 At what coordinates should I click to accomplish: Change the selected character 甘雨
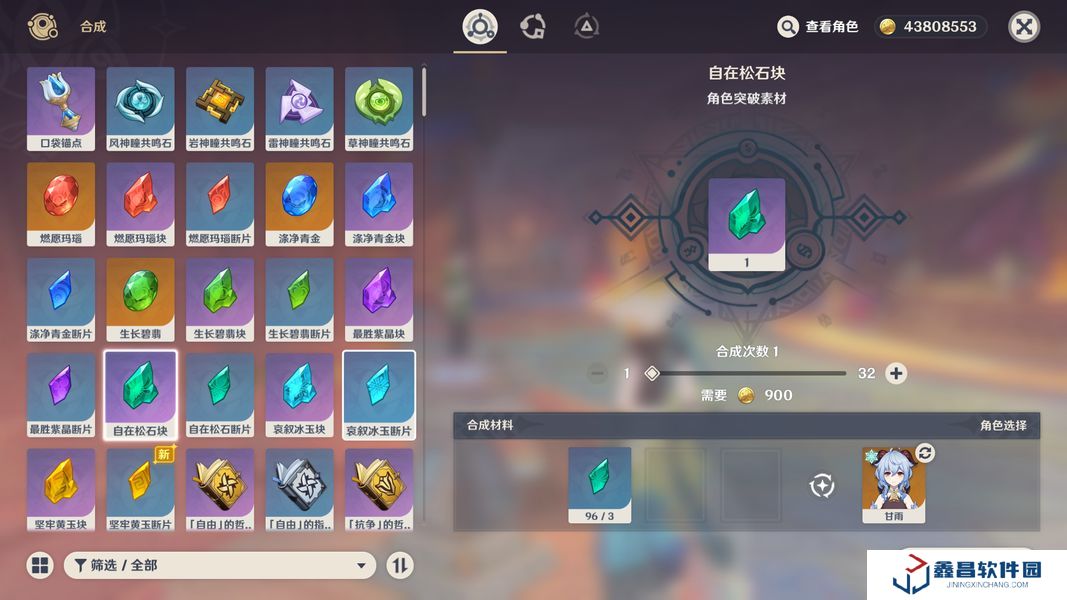925,454
